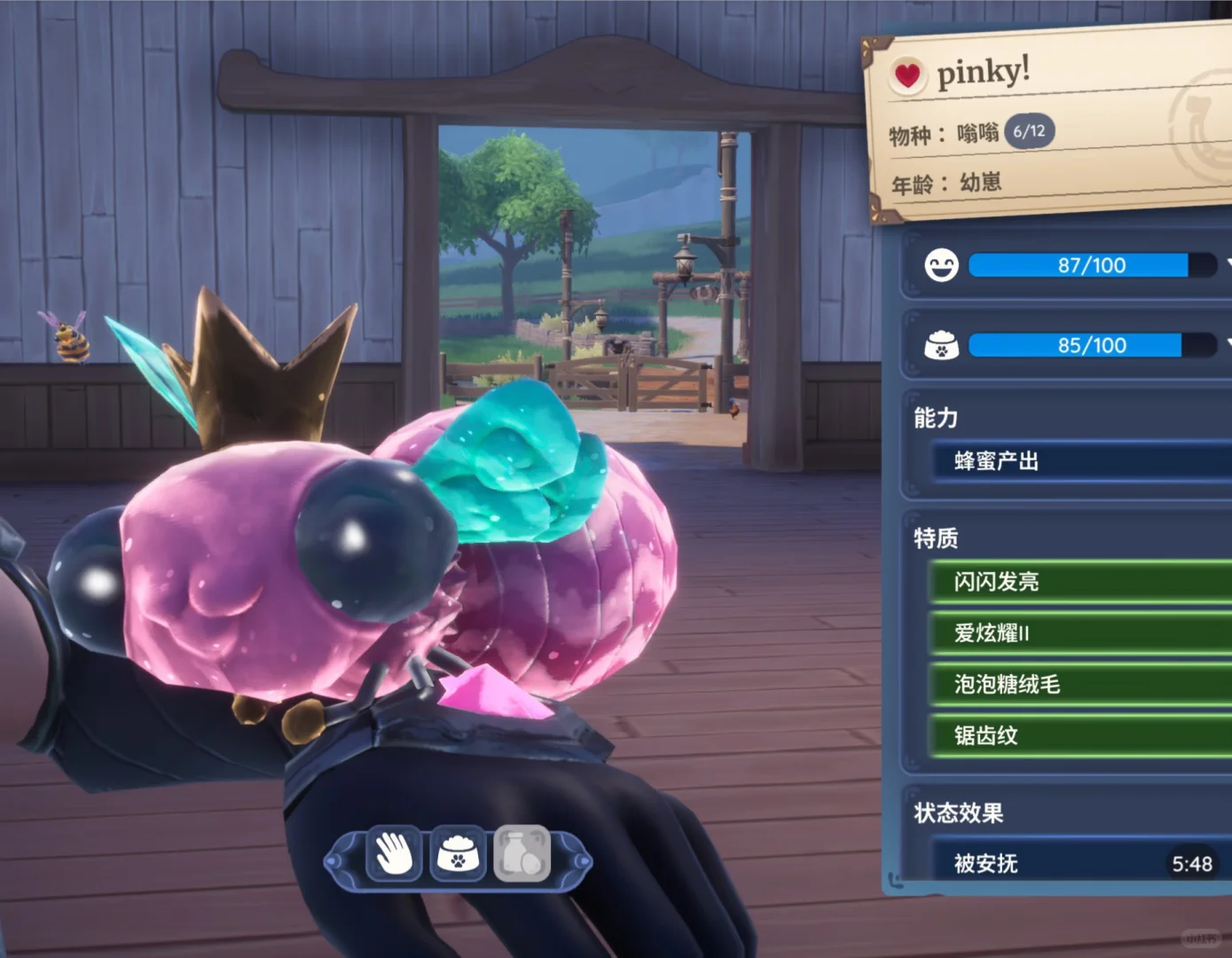Open the 6/12 species badge
The width and height of the screenshot is (1232, 958).
(1029, 131)
